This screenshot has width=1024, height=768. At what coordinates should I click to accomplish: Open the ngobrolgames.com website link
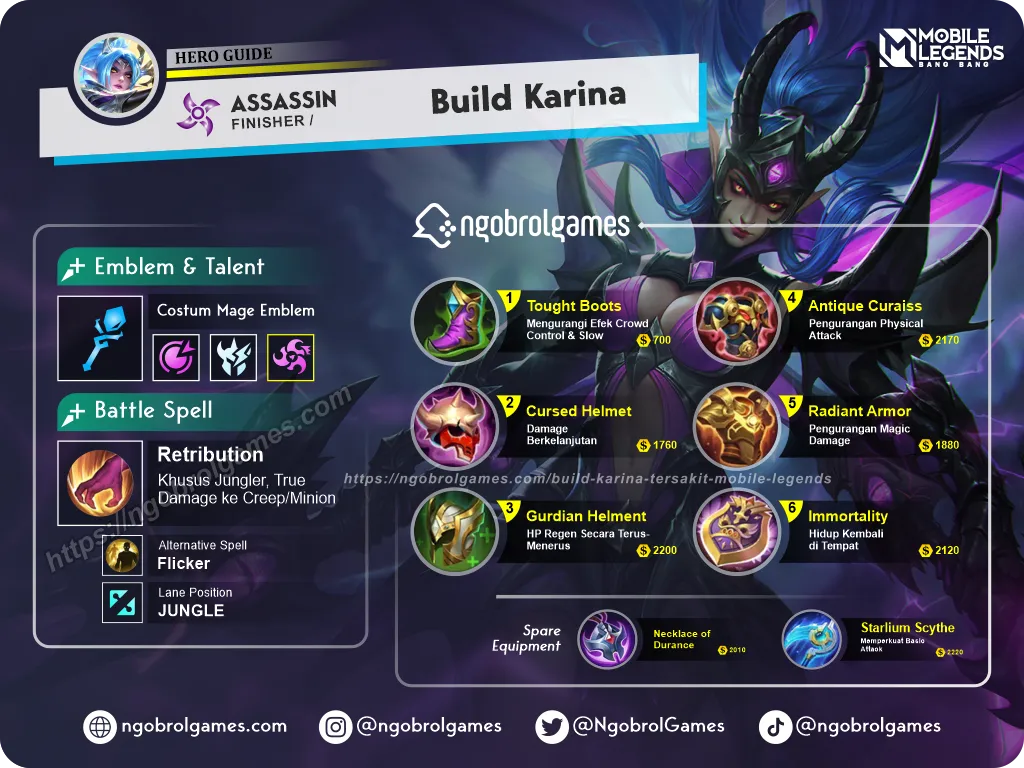click(187, 726)
